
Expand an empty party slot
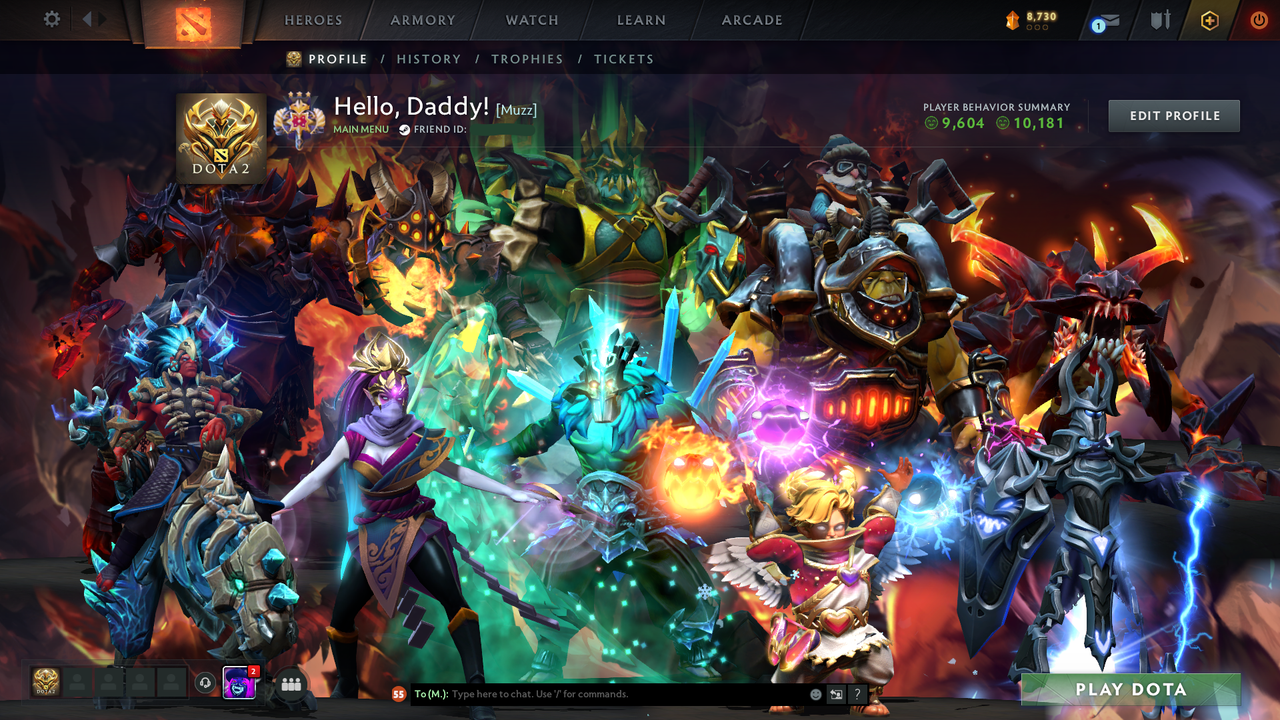click(x=80, y=683)
